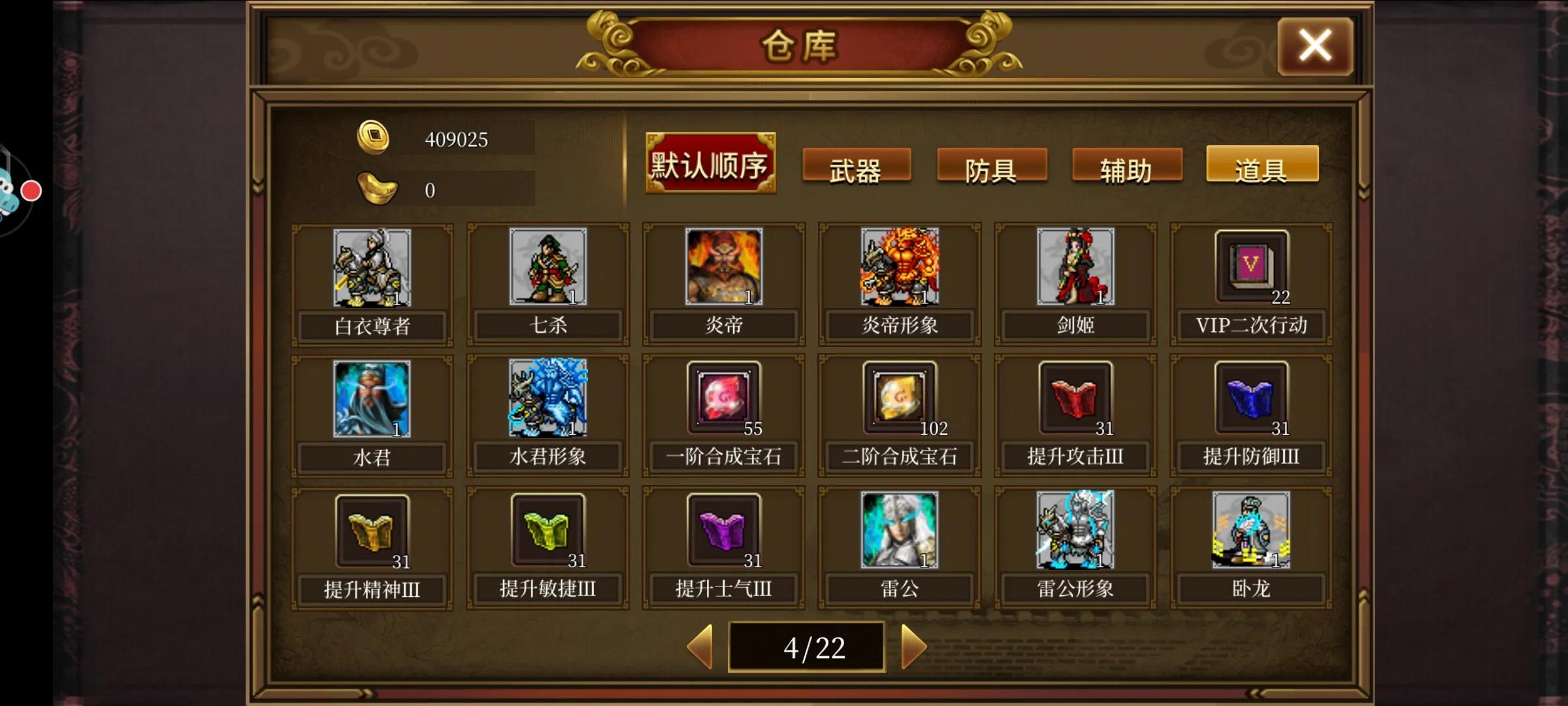Open the 提升防御III blue book icon
Viewport: 1568px width, 706px height.
1251,399
